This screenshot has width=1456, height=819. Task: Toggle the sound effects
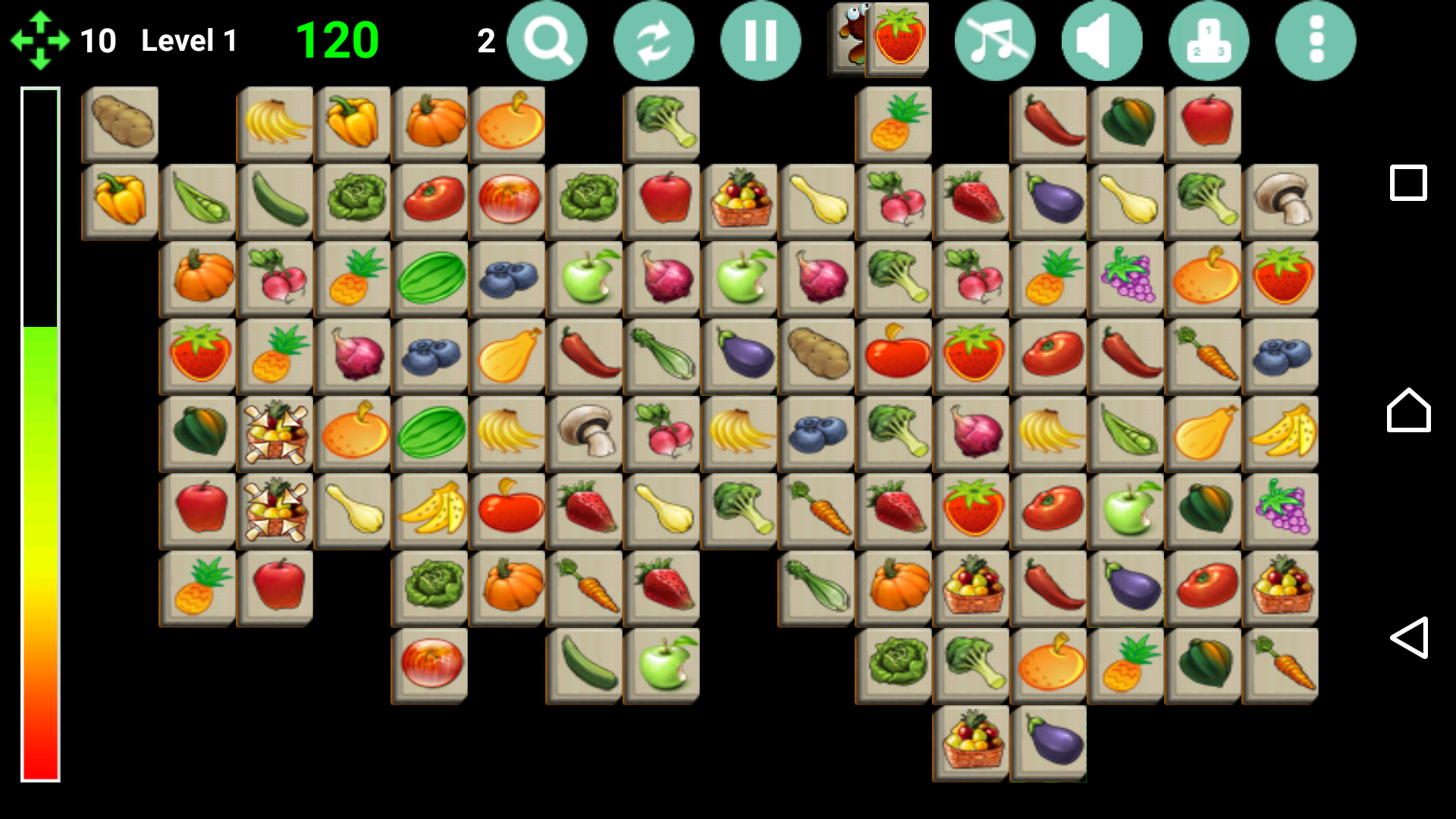pyautogui.click(x=1102, y=42)
